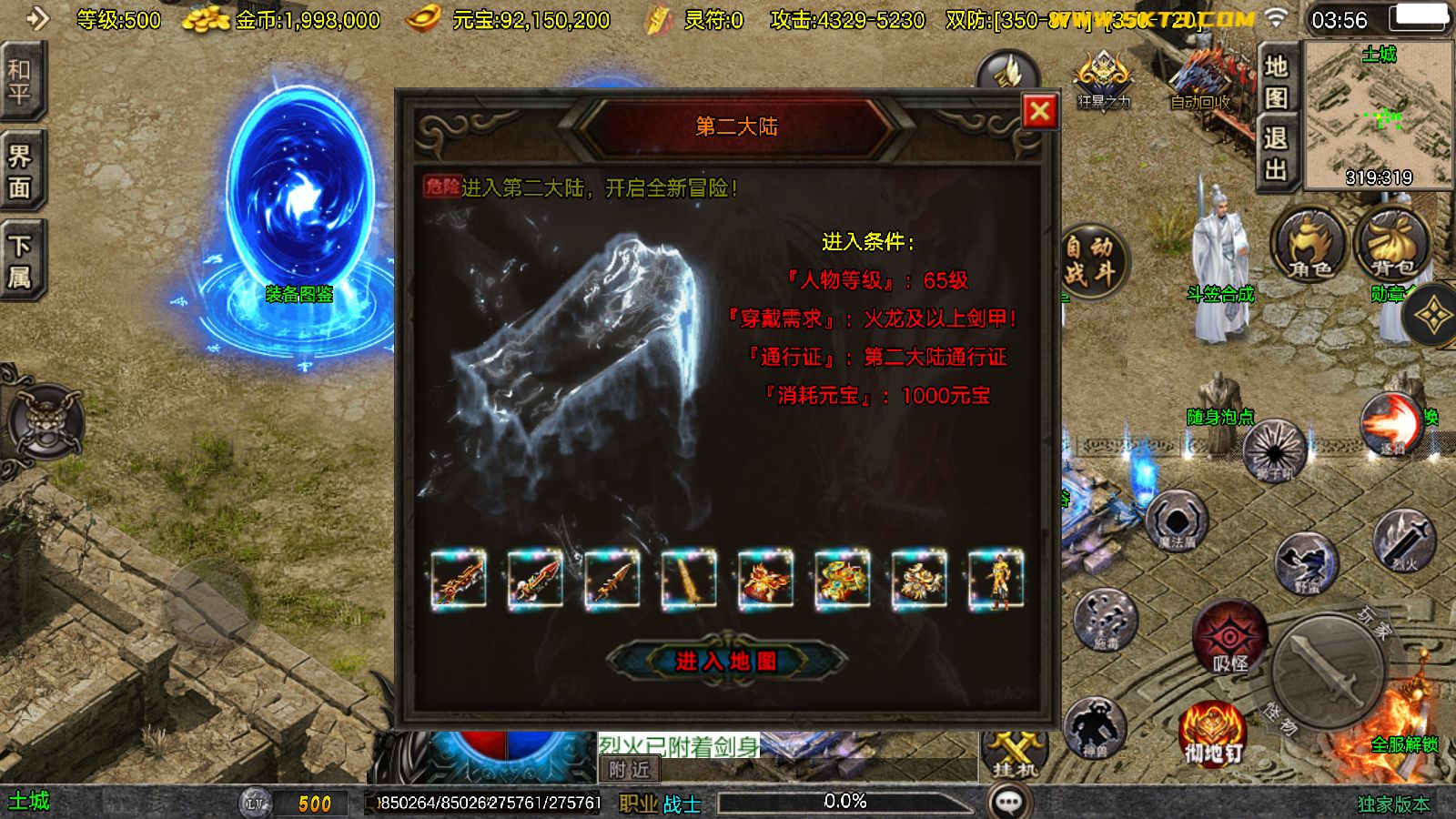Image resolution: width=1456 pixels, height=819 pixels.
Task: Toggle the 吸怪 monster-lure skill
Action: coord(1231,637)
